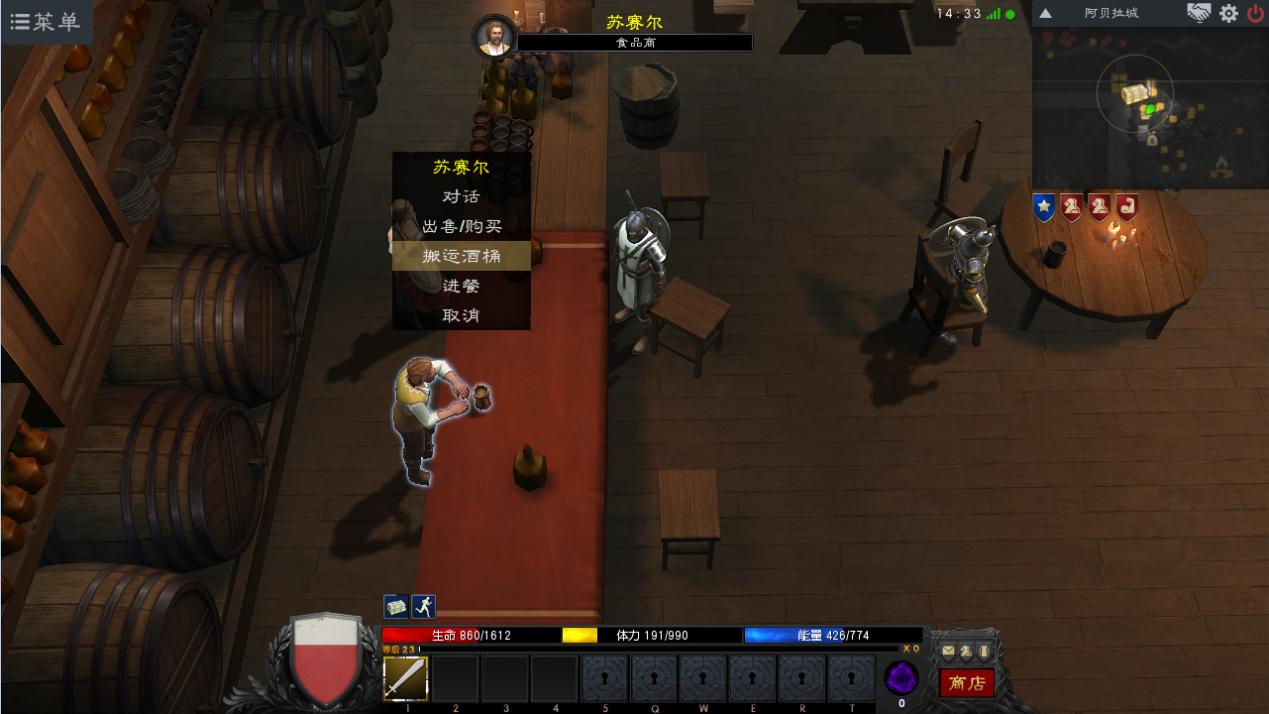Click 苏赛尔's portrait at the top
The width and height of the screenshot is (1269, 714).
495,37
